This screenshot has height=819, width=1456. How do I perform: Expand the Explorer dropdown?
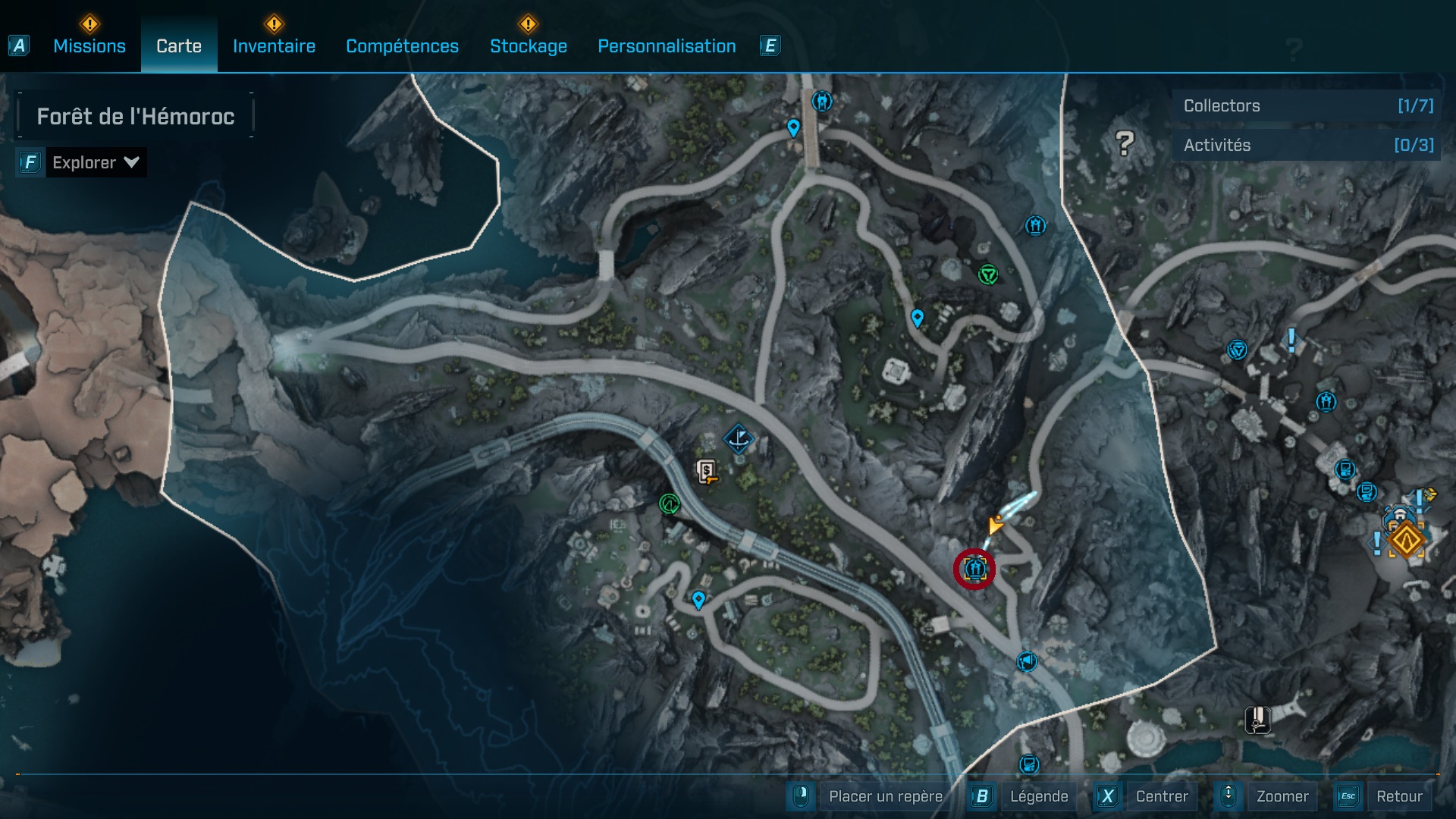point(95,162)
